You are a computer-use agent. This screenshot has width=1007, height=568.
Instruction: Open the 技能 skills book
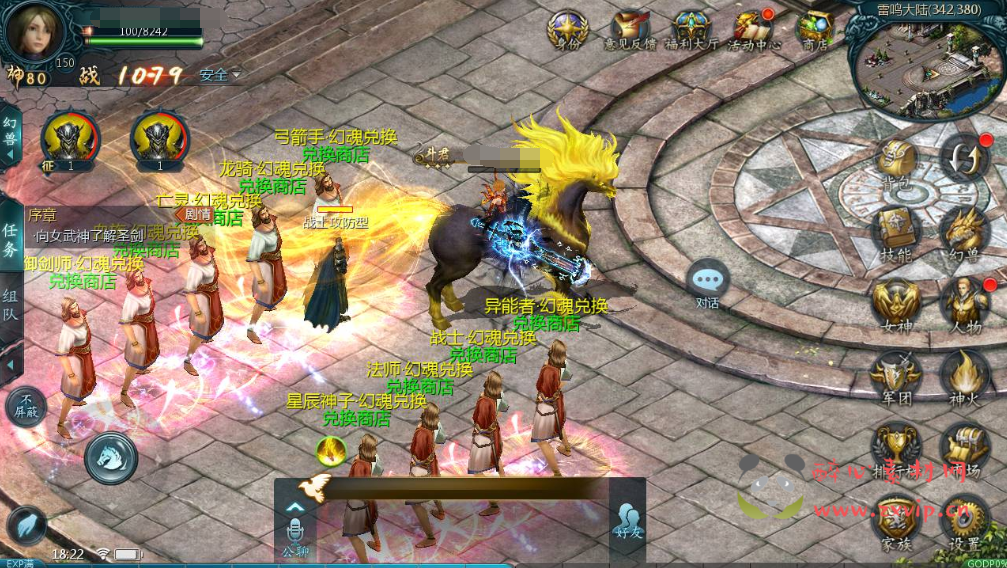pyautogui.click(x=896, y=230)
